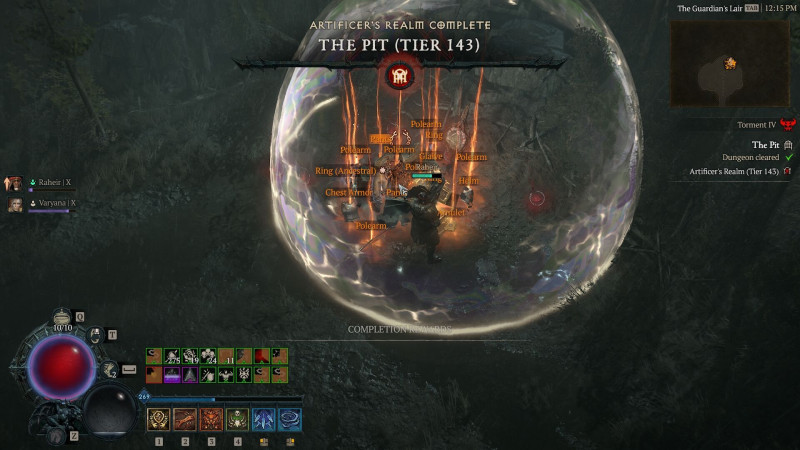The width and height of the screenshot is (800, 450).
Task: Activate the spear skill in slot 2
Action: pos(184,419)
